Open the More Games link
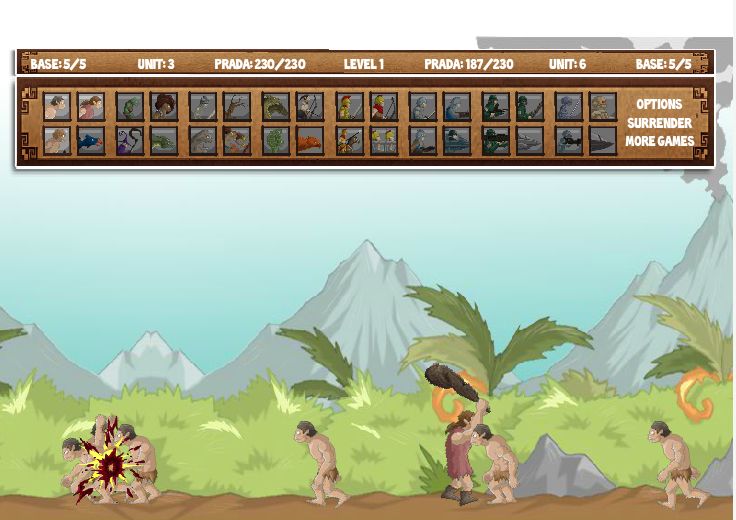Viewport: 736px width, 520px height. click(x=659, y=141)
